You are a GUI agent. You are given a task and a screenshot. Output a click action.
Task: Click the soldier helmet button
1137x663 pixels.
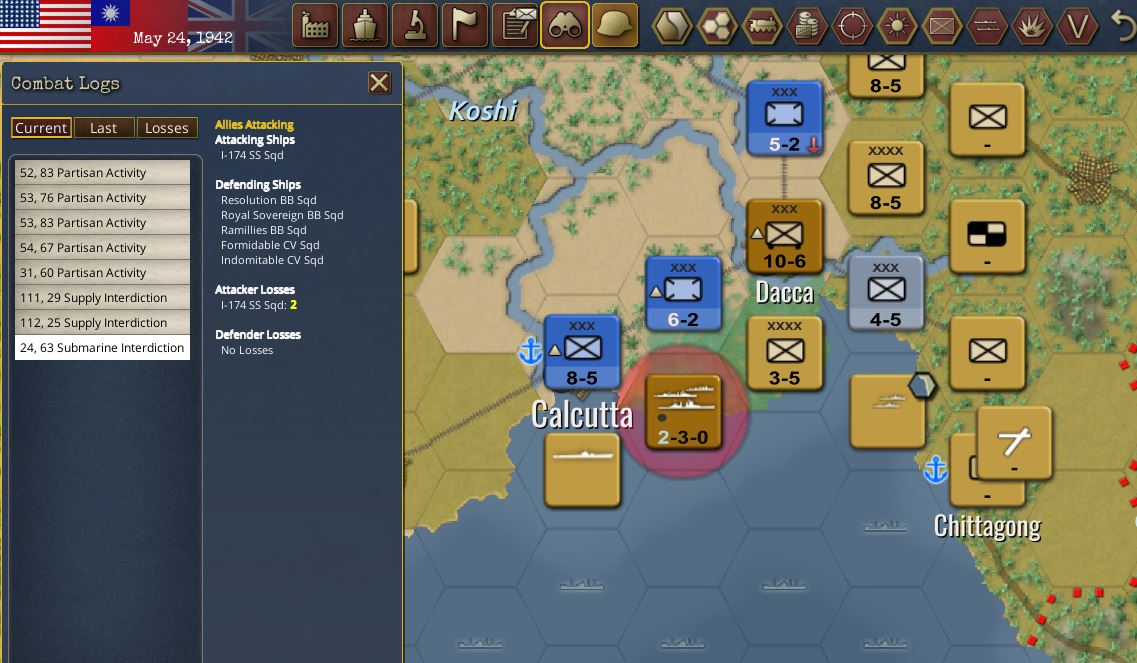615,26
